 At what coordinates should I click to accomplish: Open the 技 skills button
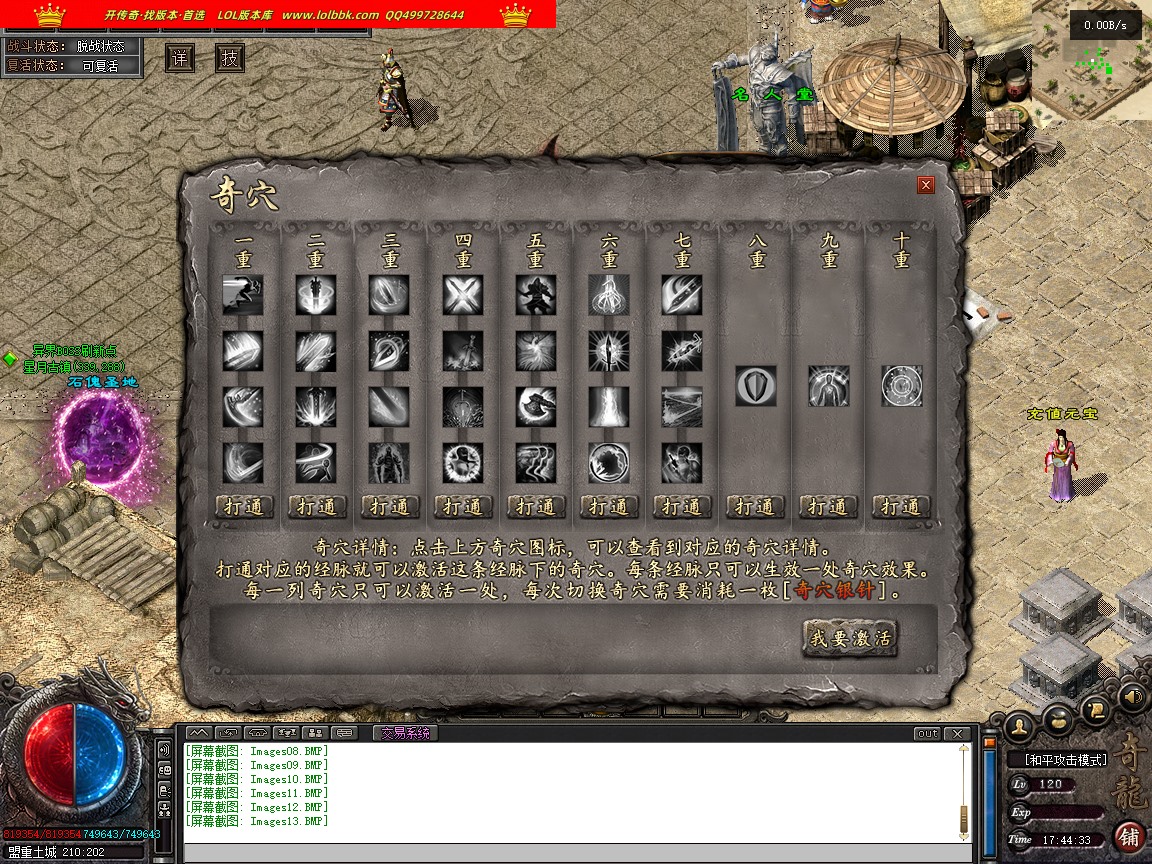point(230,58)
